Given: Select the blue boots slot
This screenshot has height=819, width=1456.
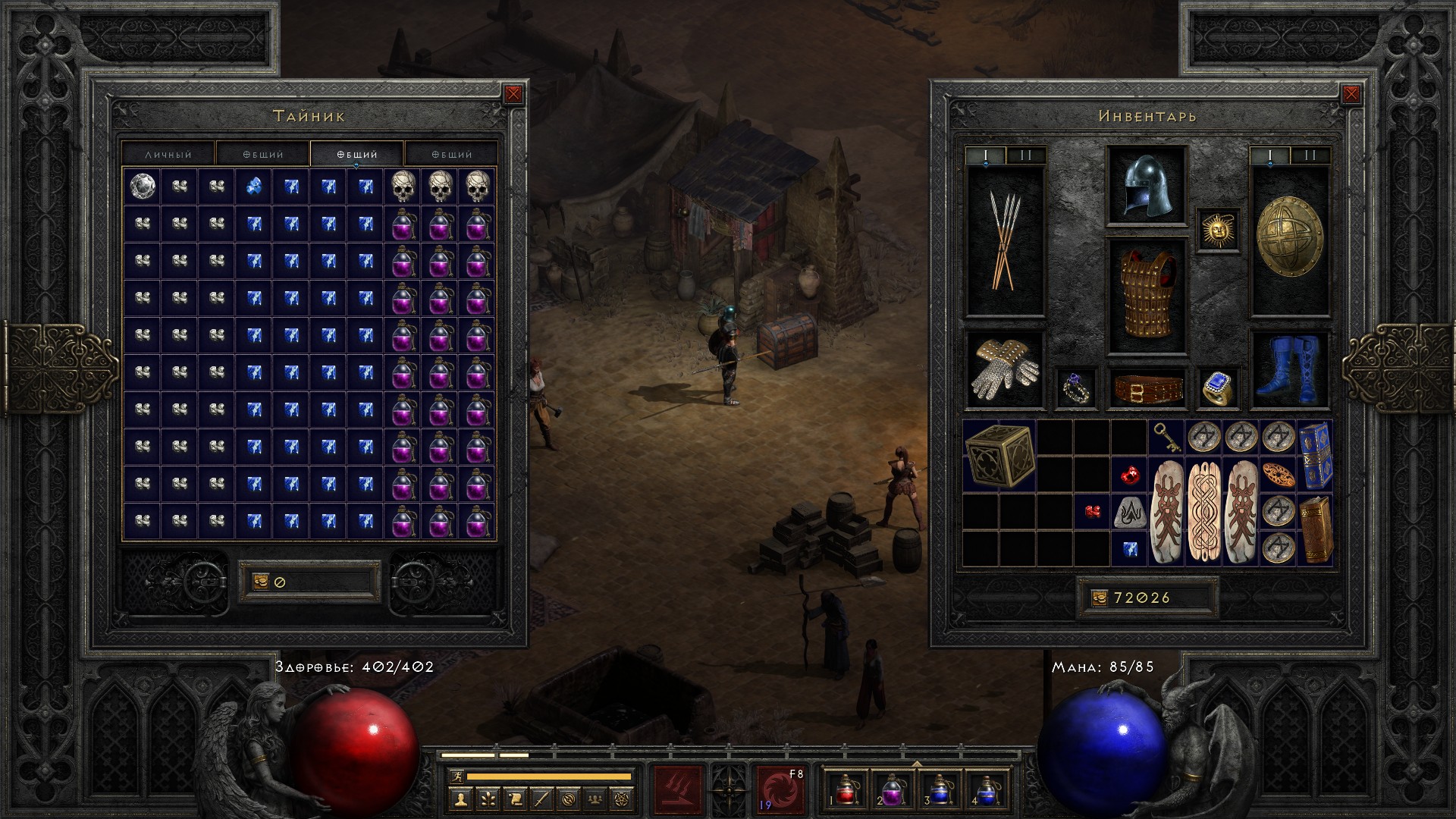Looking at the screenshot, I should (x=1289, y=369).
